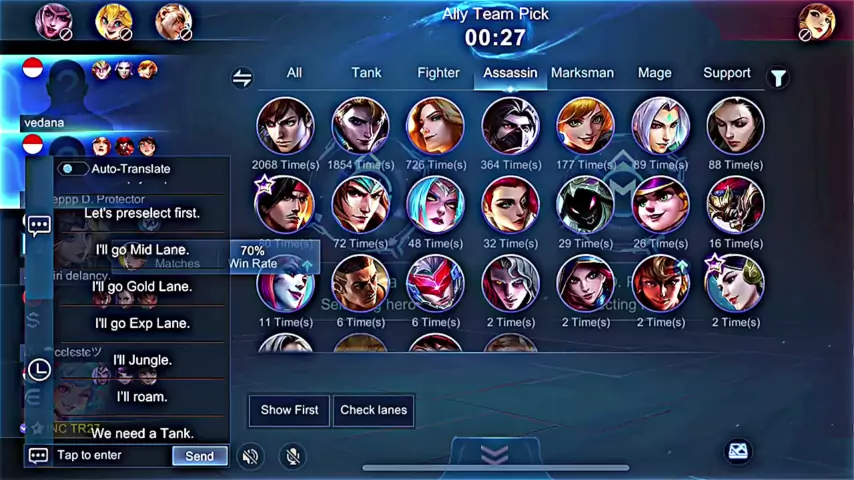
Task: Switch to the Marksman tab
Action: [582, 73]
